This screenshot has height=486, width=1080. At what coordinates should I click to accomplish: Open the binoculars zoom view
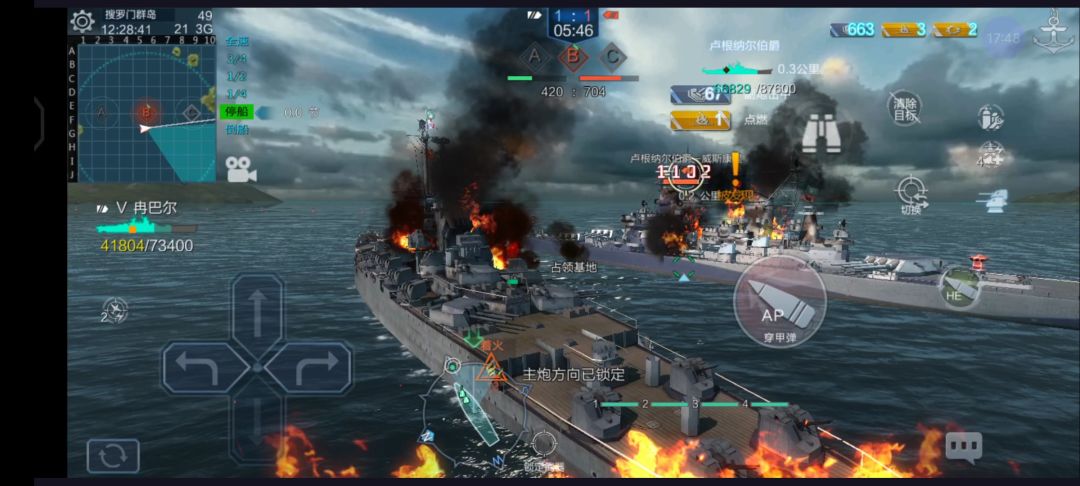pyautogui.click(x=820, y=131)
